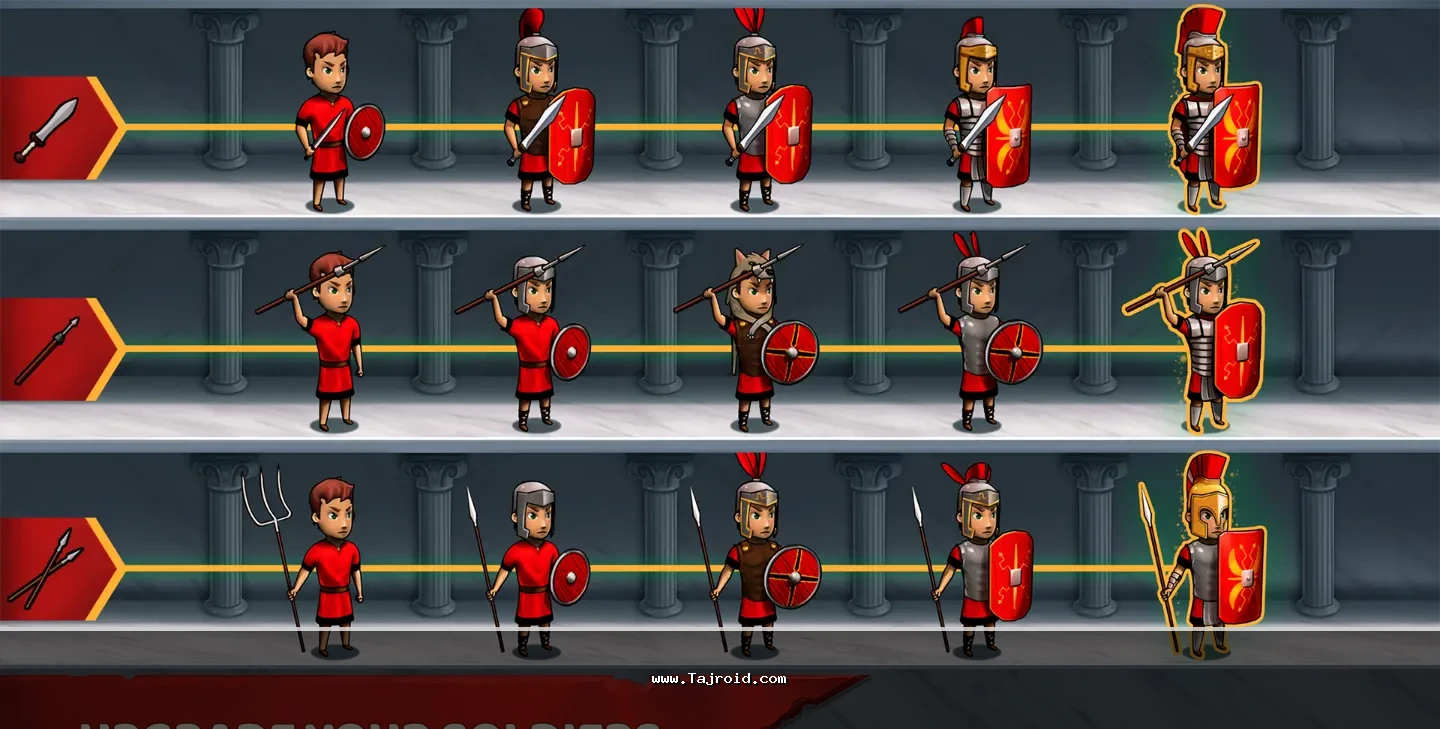Choose the swordsman in brown leather armor
1440x729 pixels.
[x=542, y=120]
